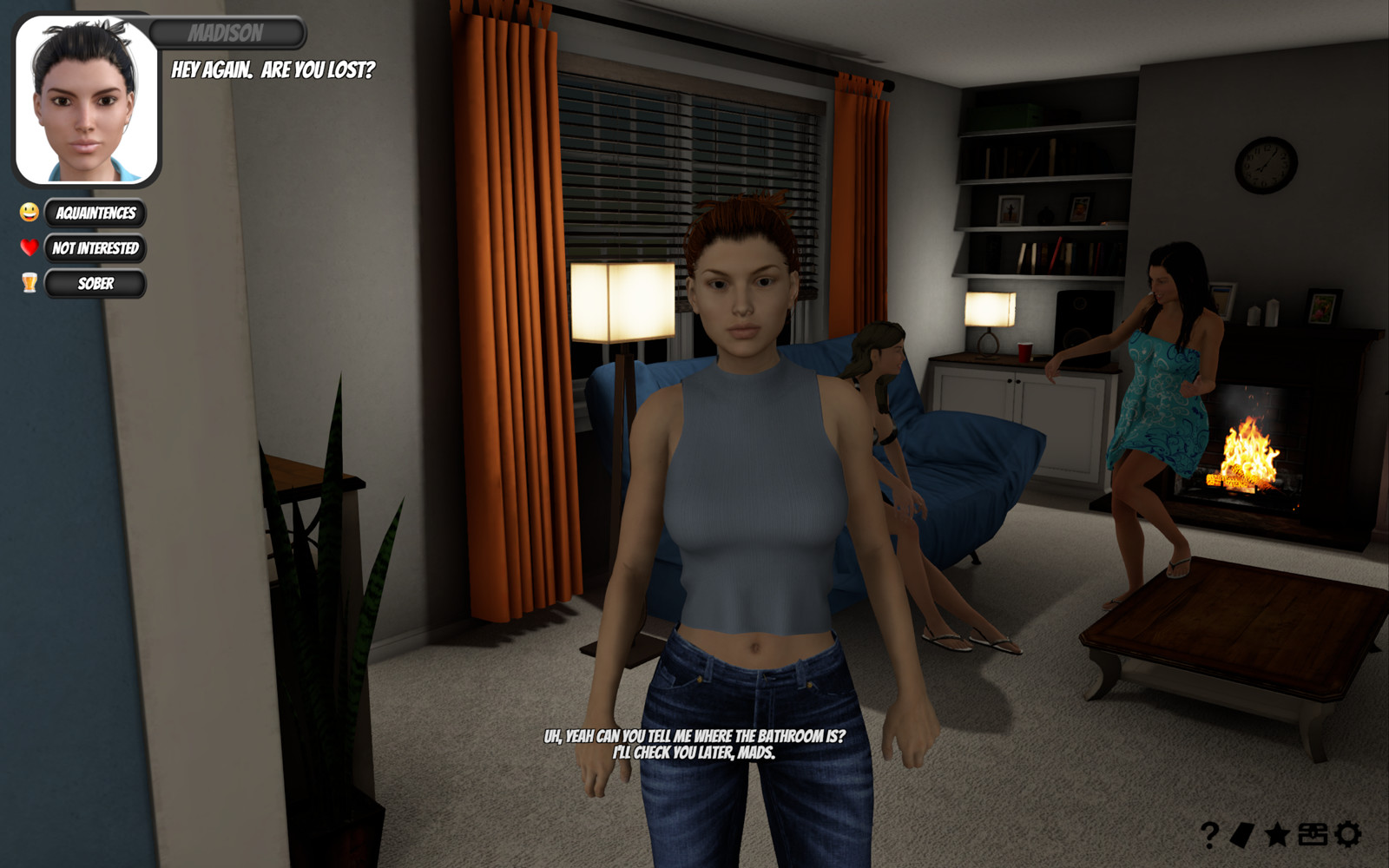The image size is (1389, 868).
Task: Open the phone icon in bottom toolbar
Action: pyautogui.click(x=1241, y=836)
